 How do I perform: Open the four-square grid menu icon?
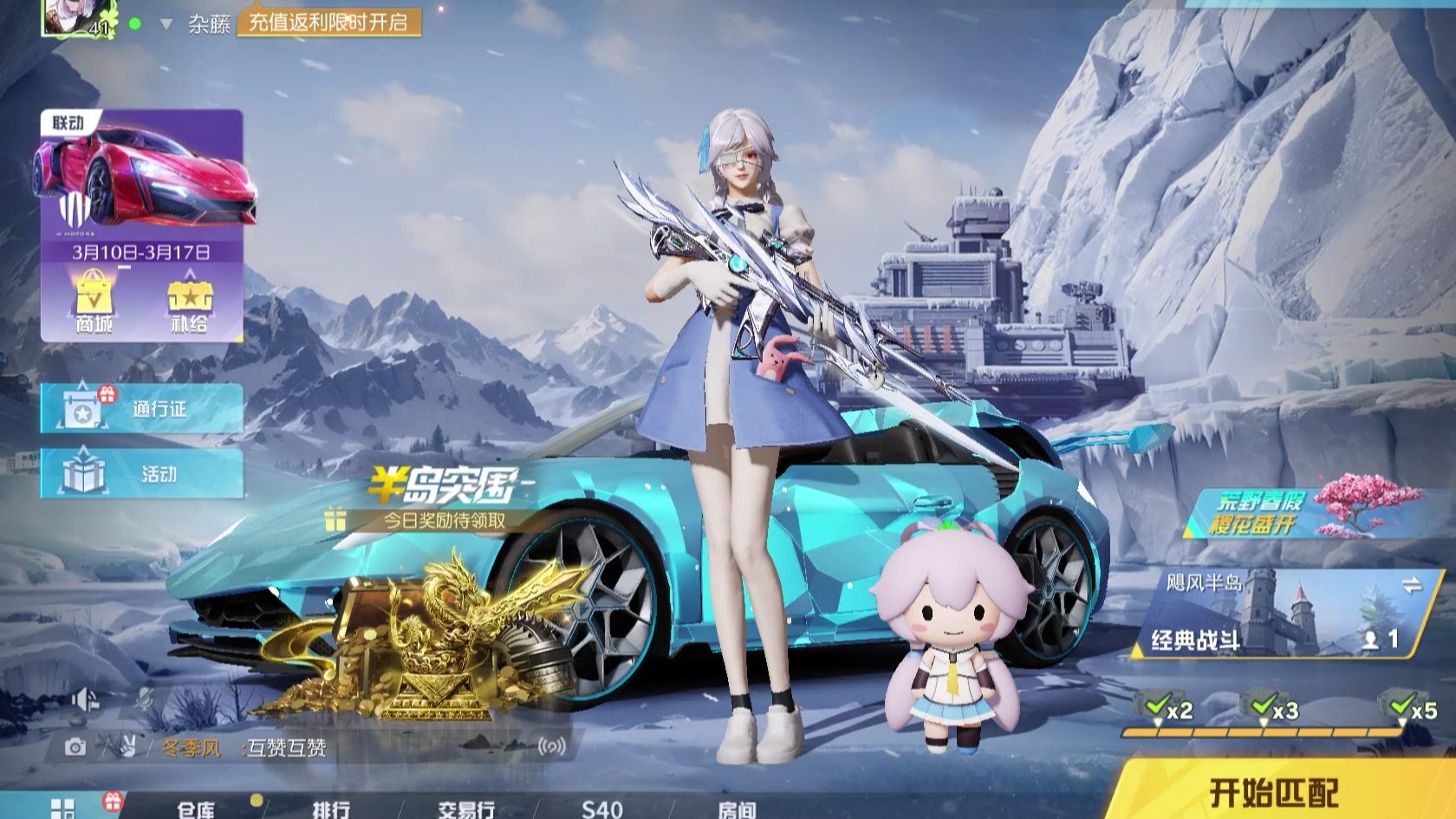(x=63, y=809)
